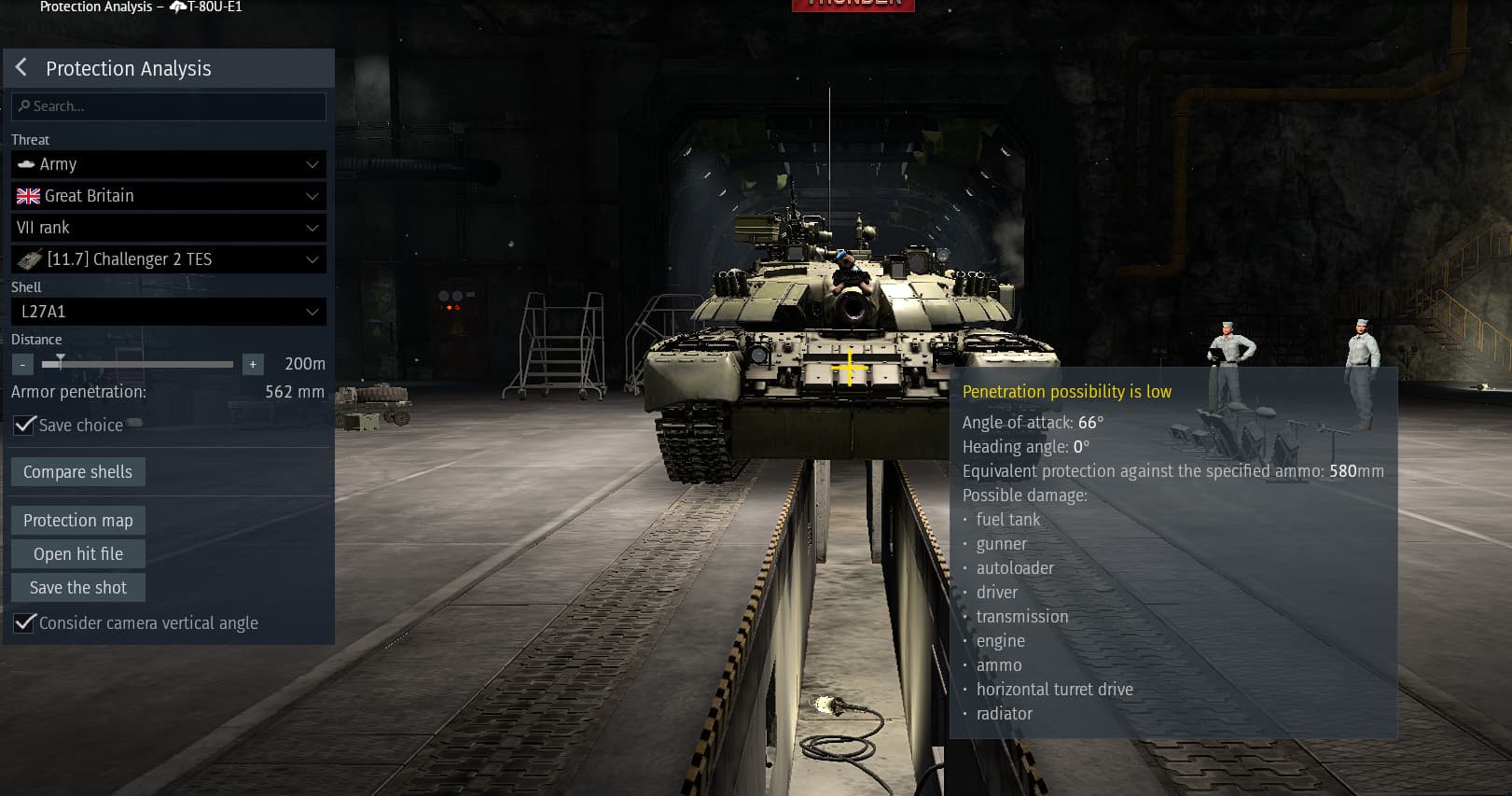Decrease distance with the minus button
This screenshot has height=796, width=1512.
[22, 364]
